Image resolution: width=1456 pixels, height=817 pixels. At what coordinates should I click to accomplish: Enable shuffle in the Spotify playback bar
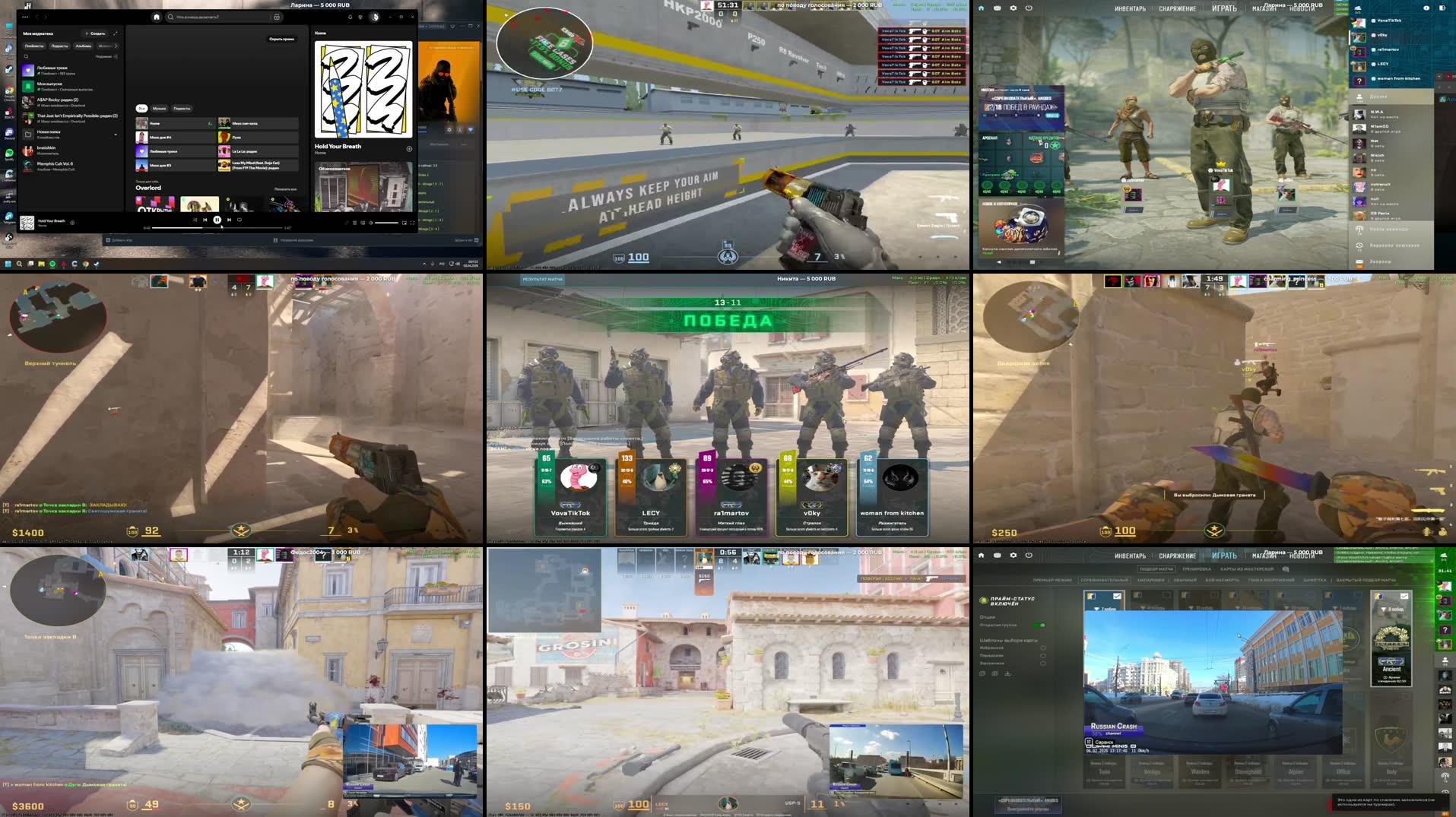[195, 220]
